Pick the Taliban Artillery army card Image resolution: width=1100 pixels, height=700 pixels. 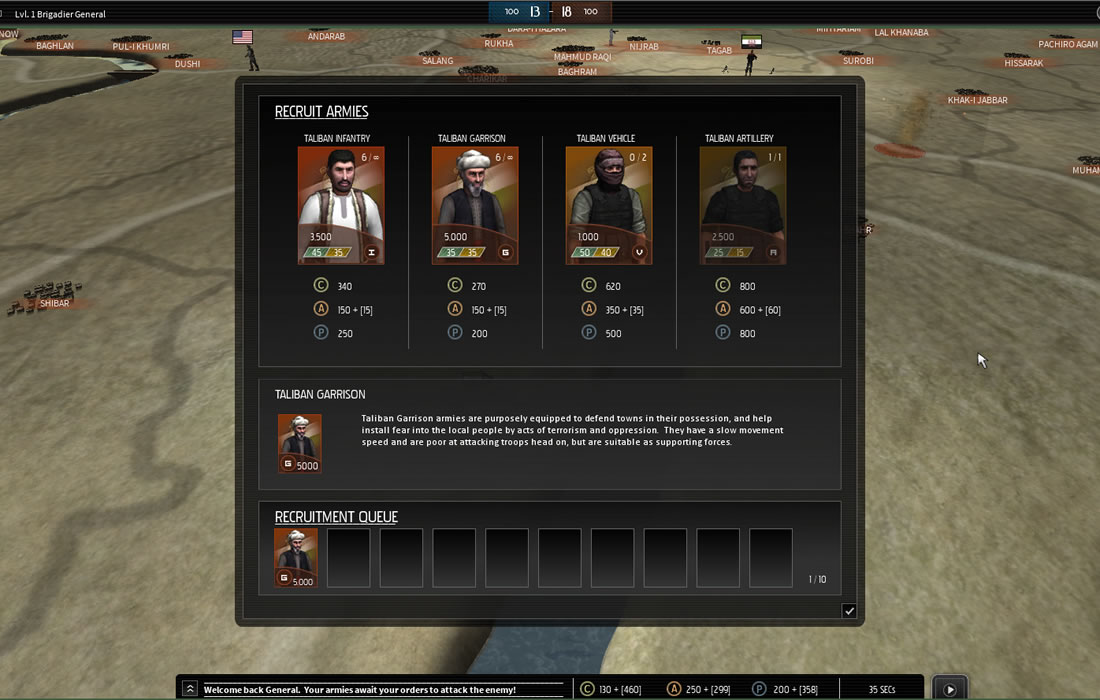click(743, 205)
